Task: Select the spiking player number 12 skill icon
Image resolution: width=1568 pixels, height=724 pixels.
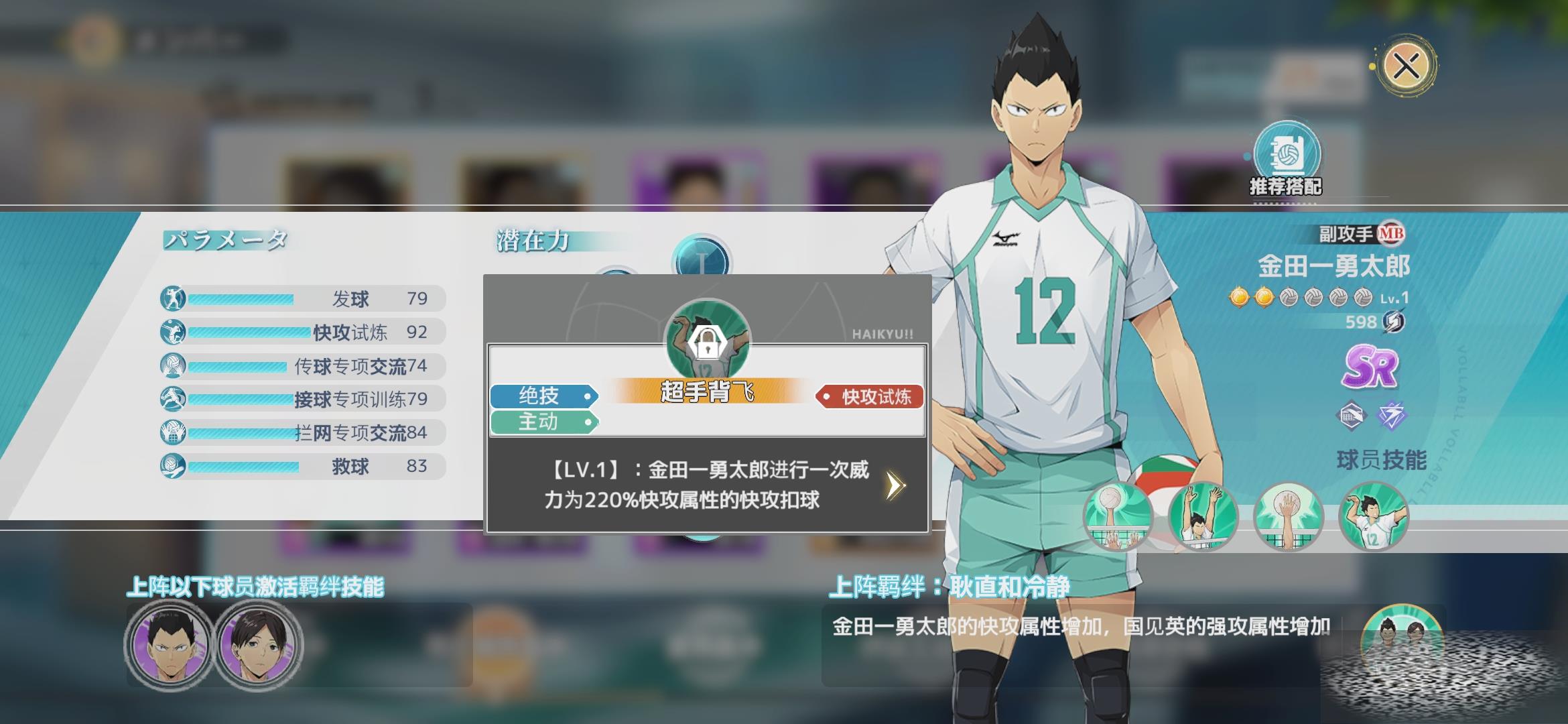Action: click(x=1373, y=516)
